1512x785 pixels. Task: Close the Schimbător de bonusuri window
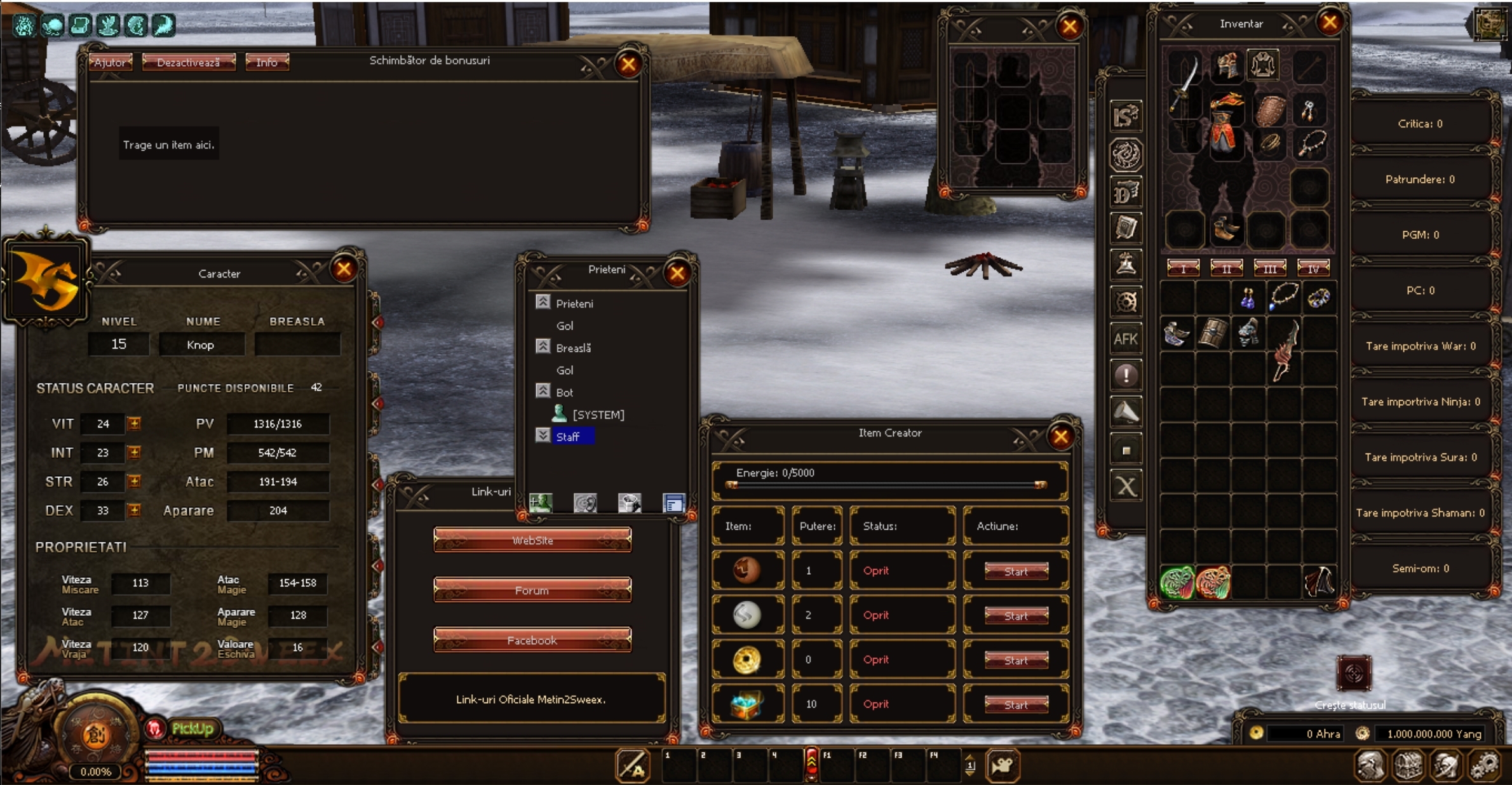[628, 64]
